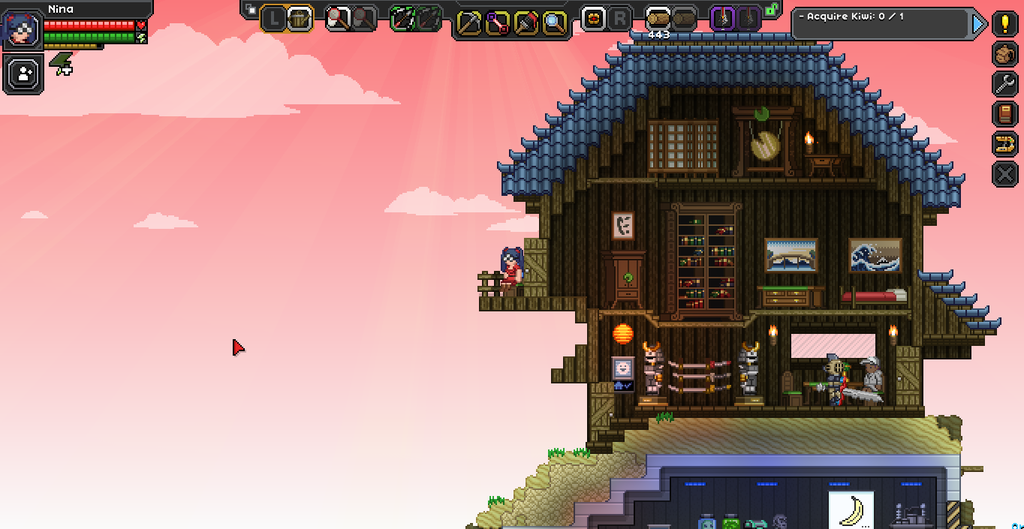This screenshot has width=1024, height=529.
Task: Open the crafting wrench menu
Action: 1005,84
